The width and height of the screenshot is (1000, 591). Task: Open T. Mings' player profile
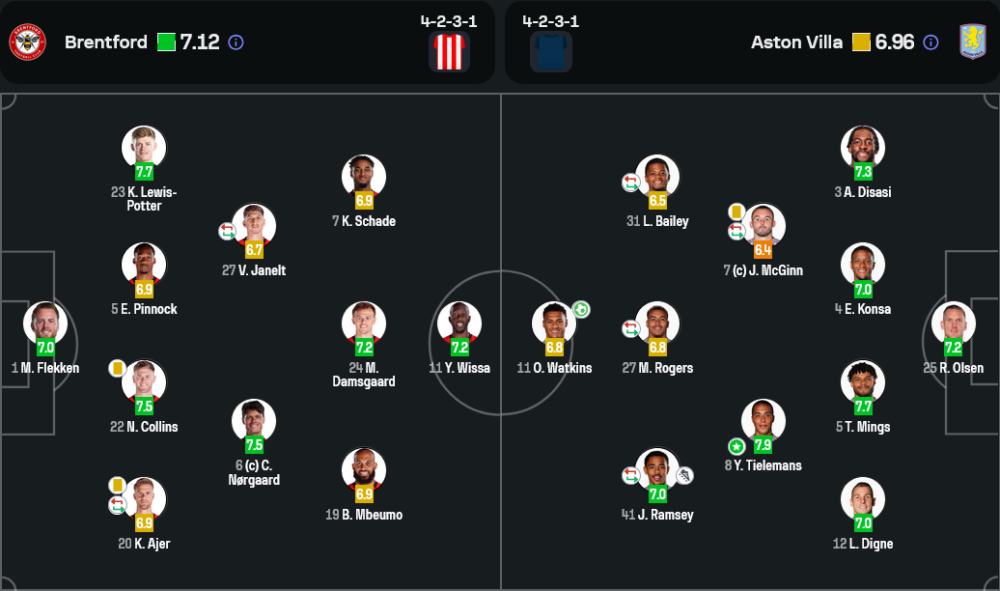pos(863,383)
